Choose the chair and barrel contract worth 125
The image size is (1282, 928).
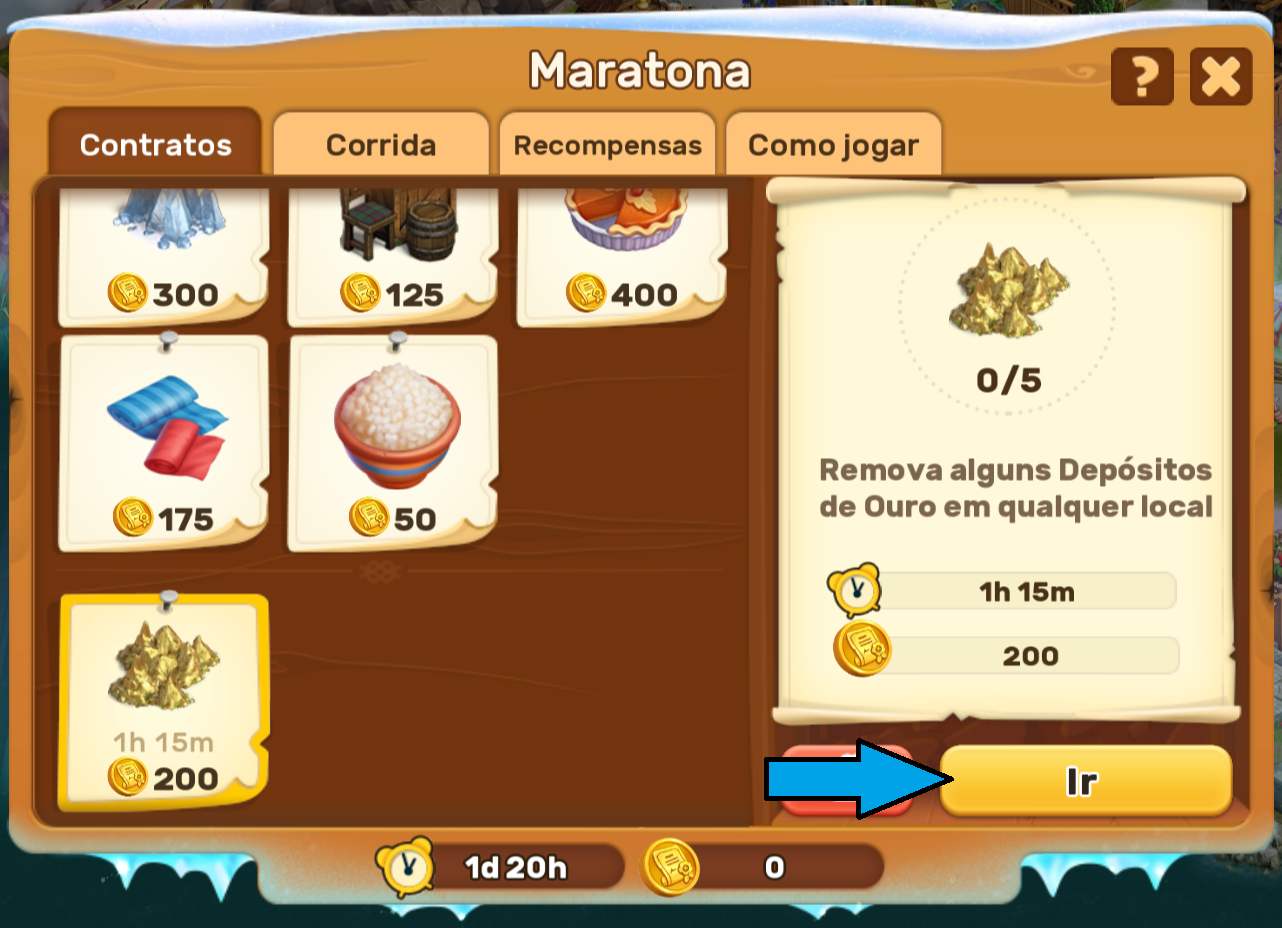point(393,255)
